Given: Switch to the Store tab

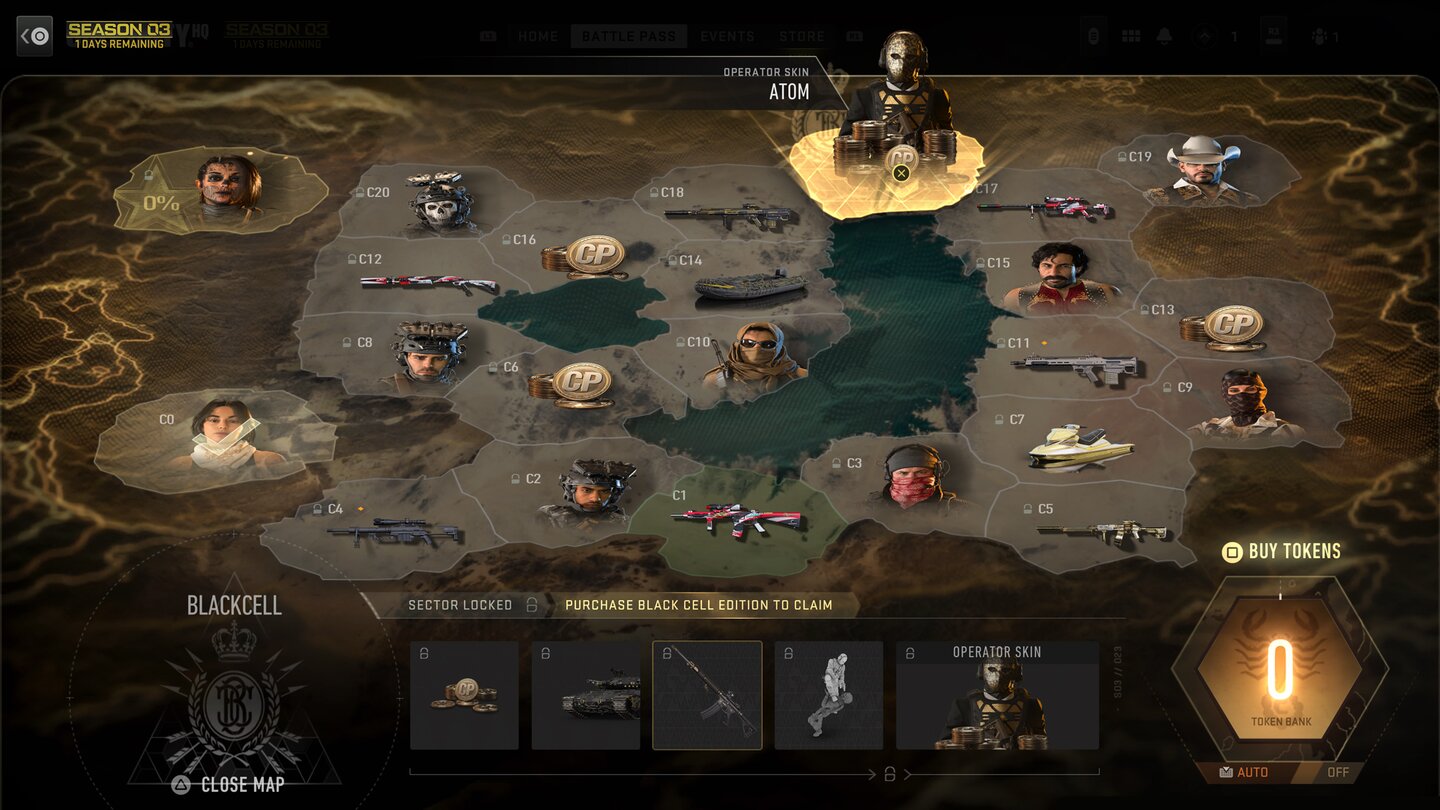Looking at the screenshot, I should (x=802, y=36).
